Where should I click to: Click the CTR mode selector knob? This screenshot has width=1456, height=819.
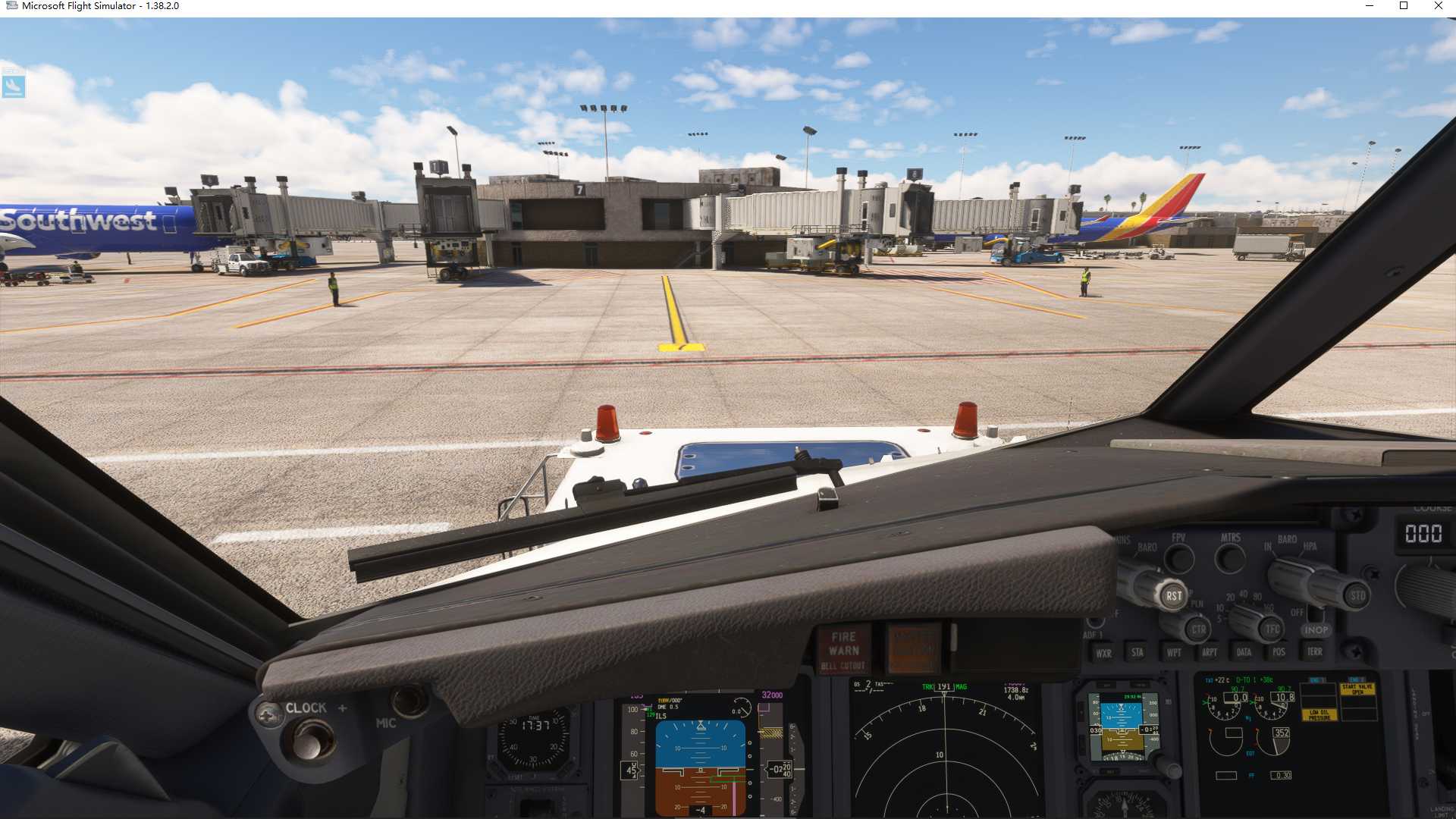coord(1199,629)
